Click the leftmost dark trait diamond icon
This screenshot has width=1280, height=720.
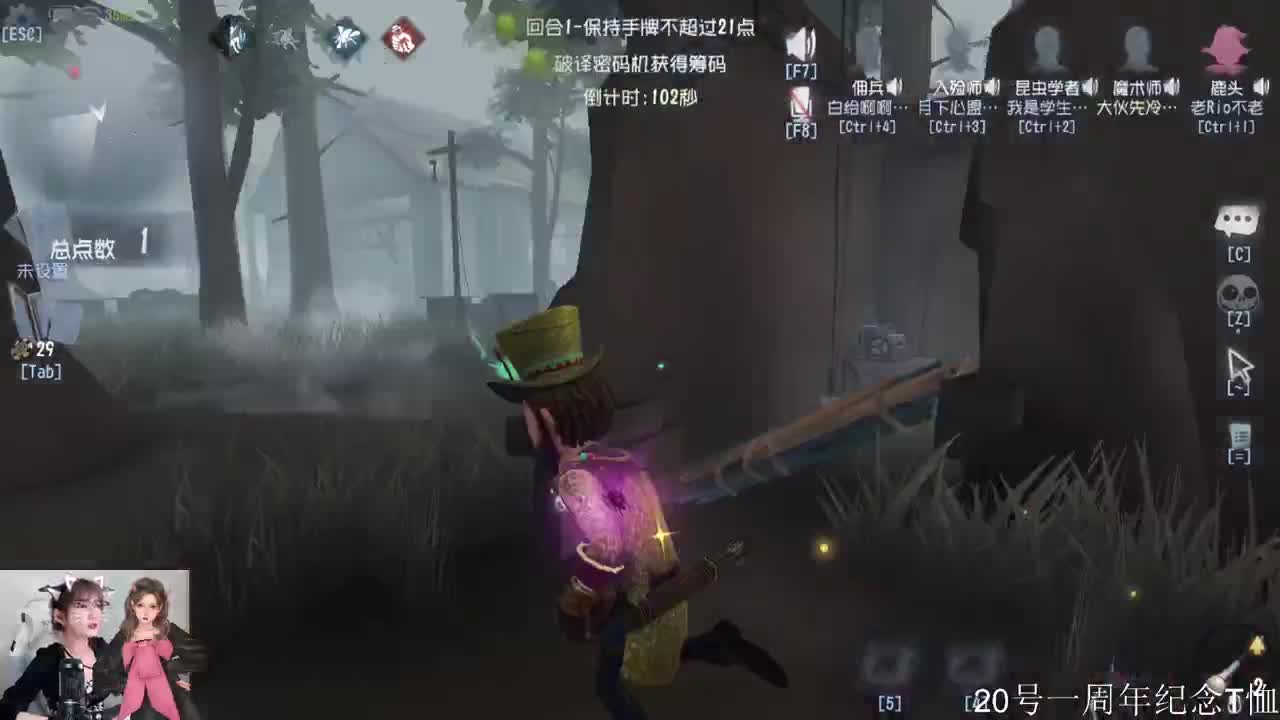coord(235,37)
